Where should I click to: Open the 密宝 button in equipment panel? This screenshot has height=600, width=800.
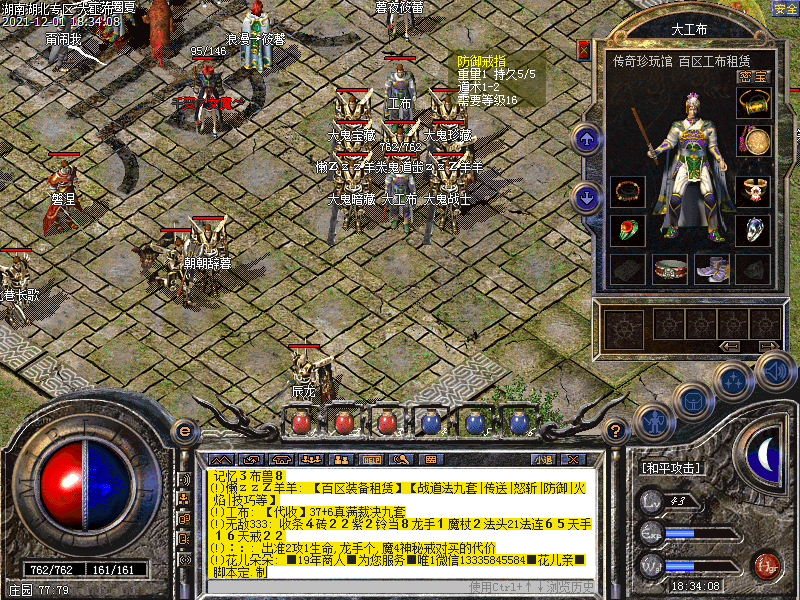[753, 76]
